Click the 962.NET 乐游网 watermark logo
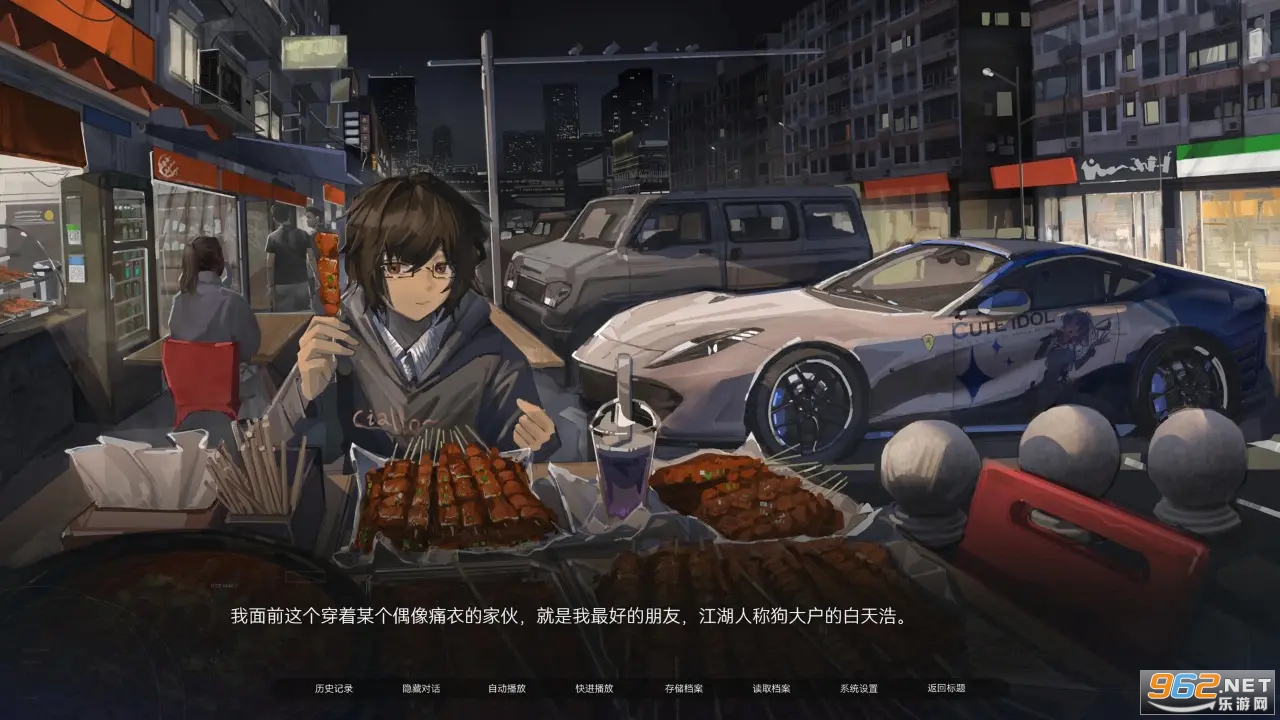 tap(1209, 692)
